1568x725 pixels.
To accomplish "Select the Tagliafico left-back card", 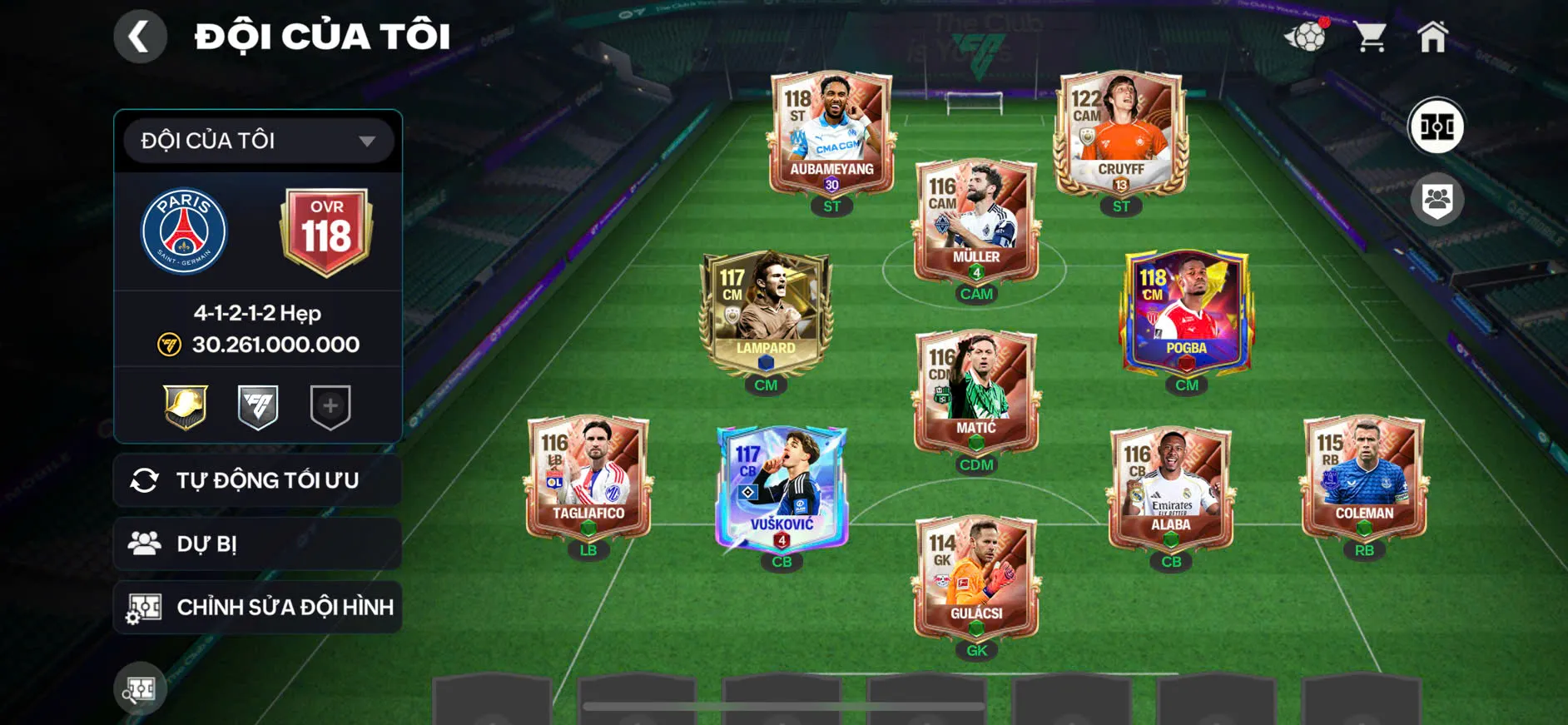I will pos(588,477).
